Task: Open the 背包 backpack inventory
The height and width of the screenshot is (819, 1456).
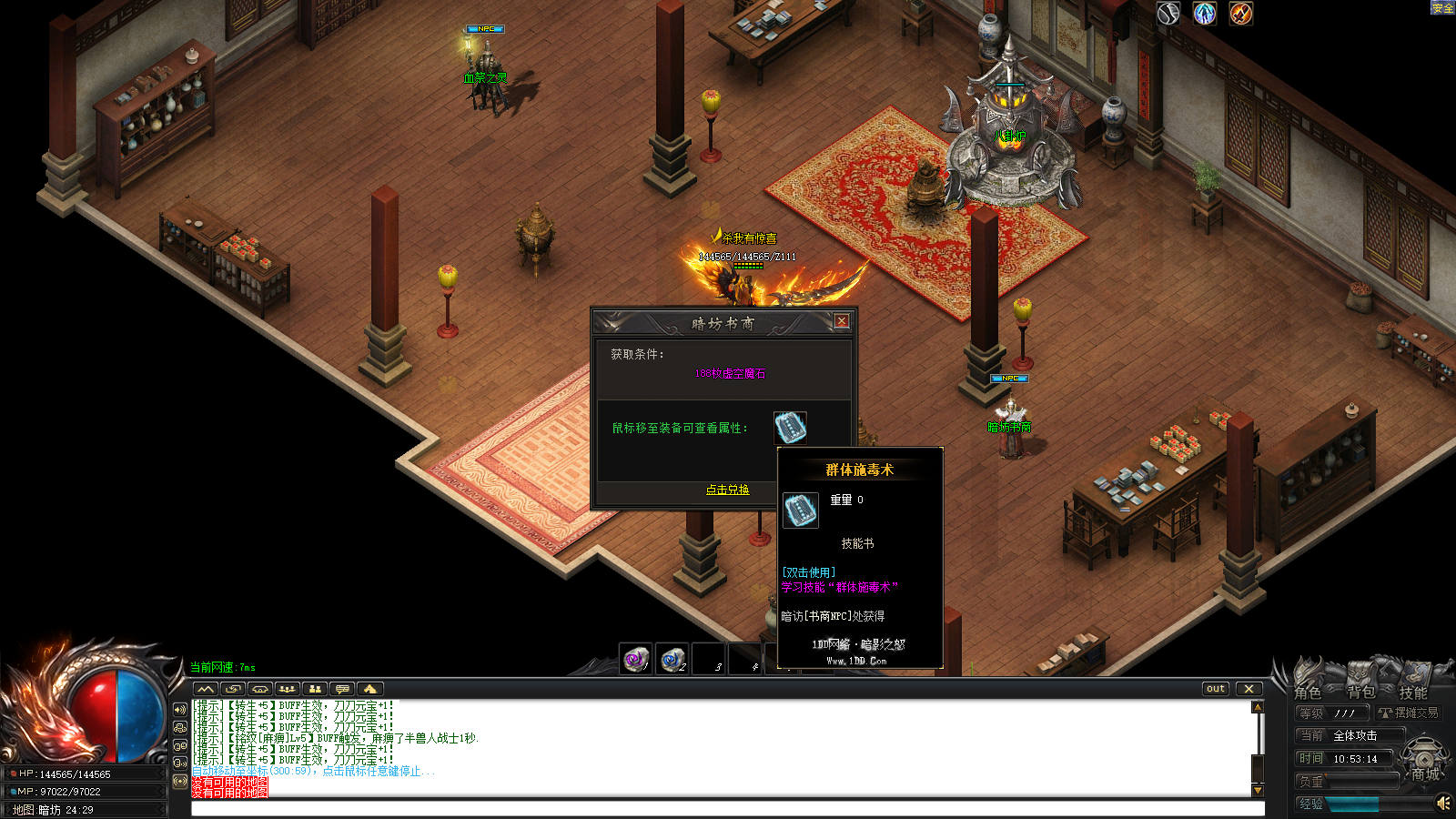Action: 1361,692
